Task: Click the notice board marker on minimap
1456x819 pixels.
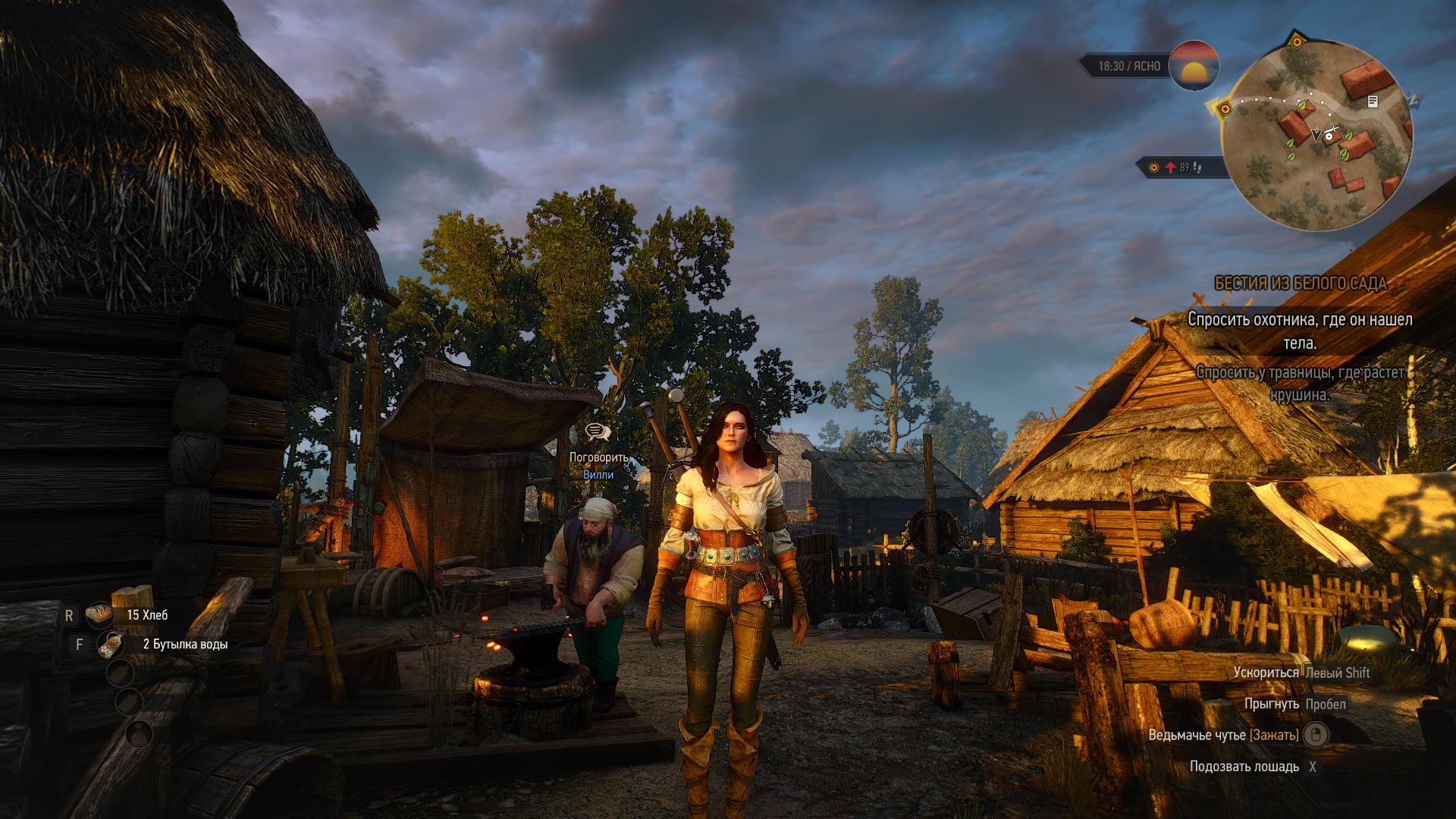Action: 1373,101
